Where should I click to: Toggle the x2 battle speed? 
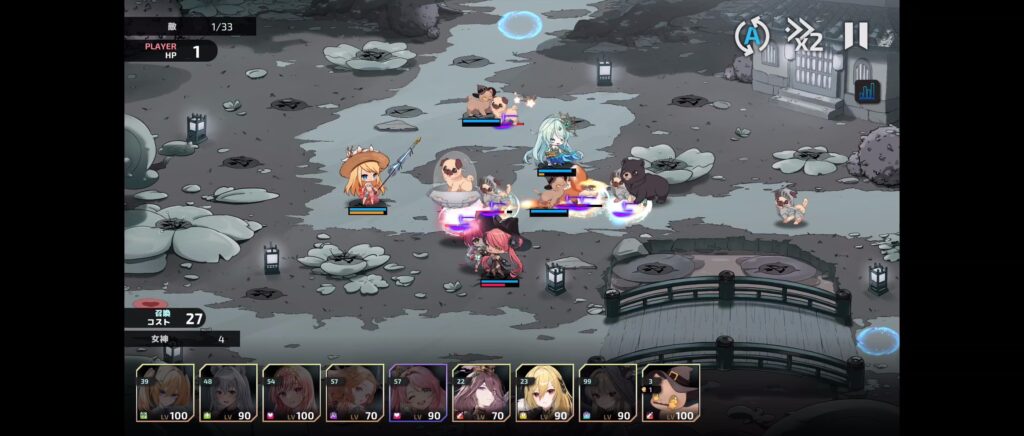pyautogui.click(x=804, y=36)
